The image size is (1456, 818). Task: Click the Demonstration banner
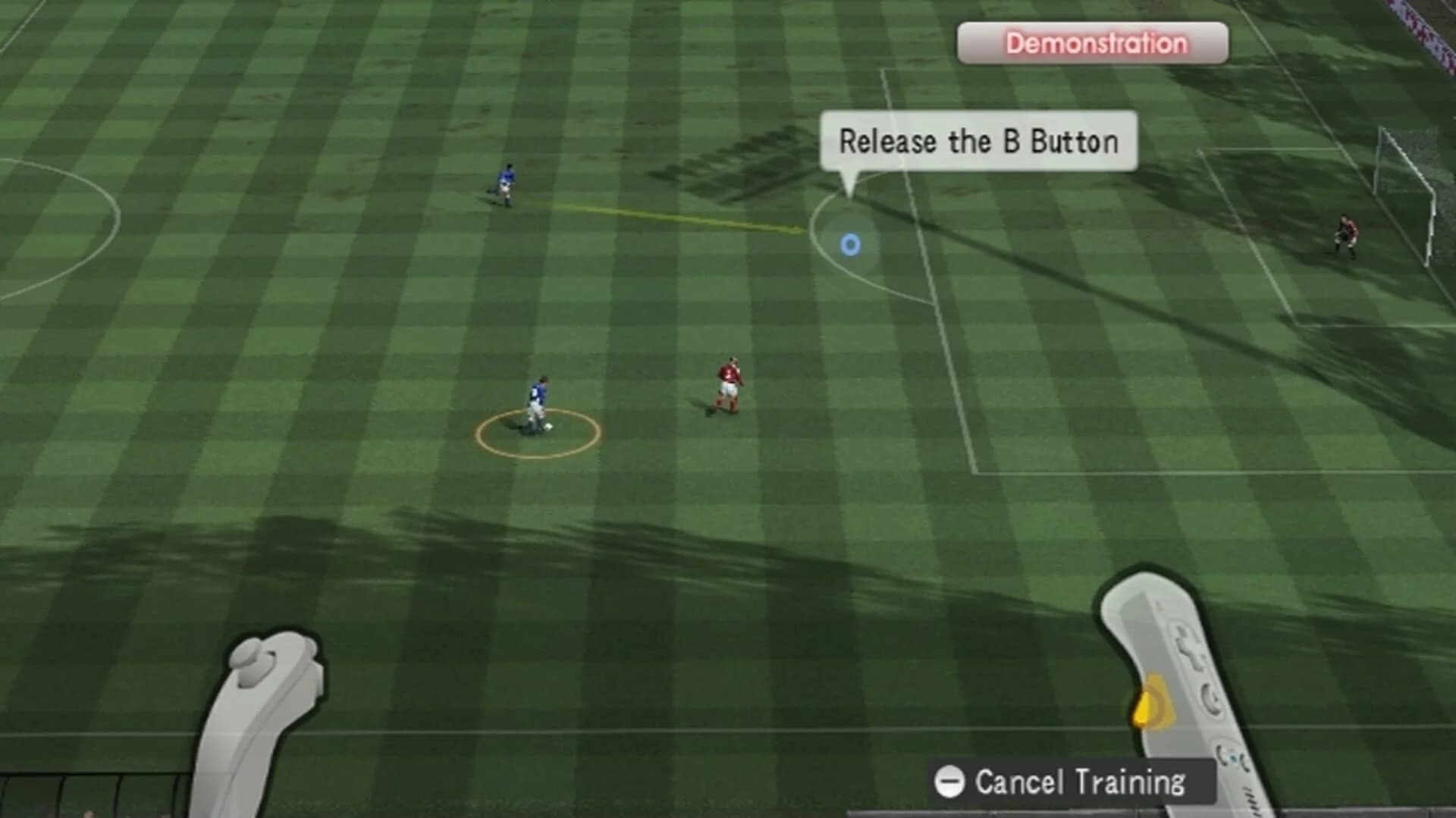[1093, 43]
